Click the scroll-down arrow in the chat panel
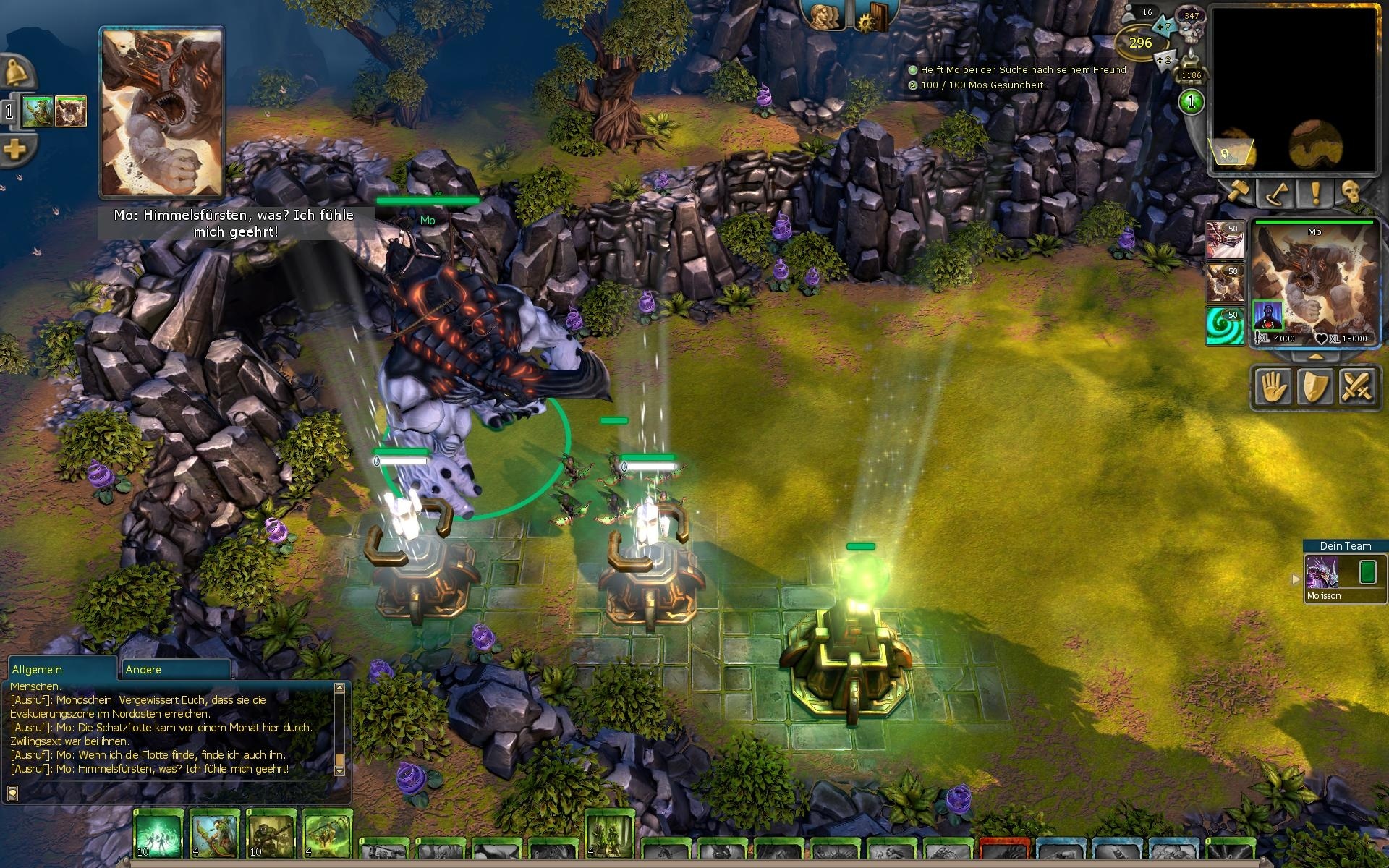The image size is (1389, 868). (x=339, y=770)
